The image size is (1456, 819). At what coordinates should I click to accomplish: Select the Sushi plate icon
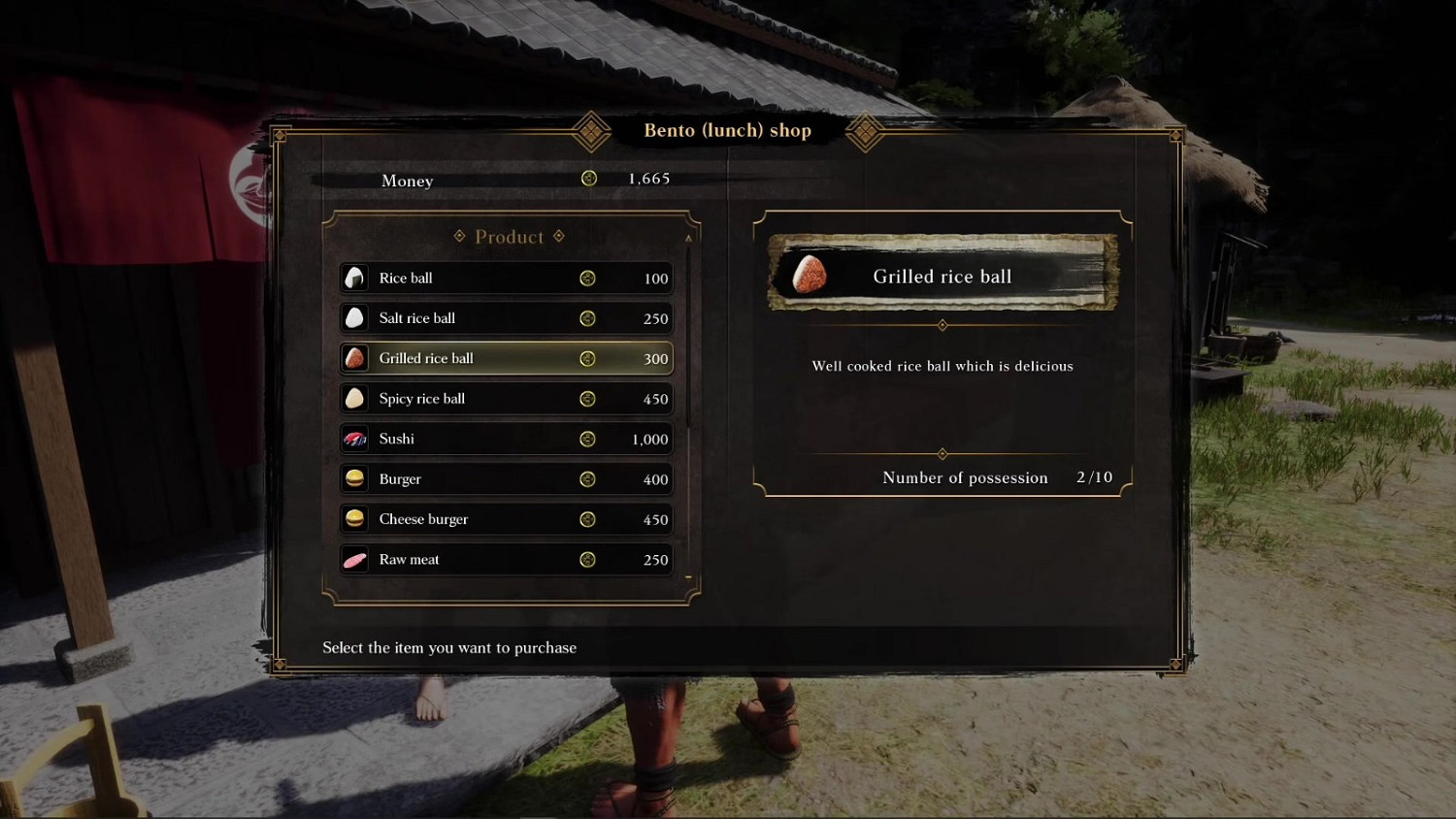pyautogui.click(x=354, y=439)
